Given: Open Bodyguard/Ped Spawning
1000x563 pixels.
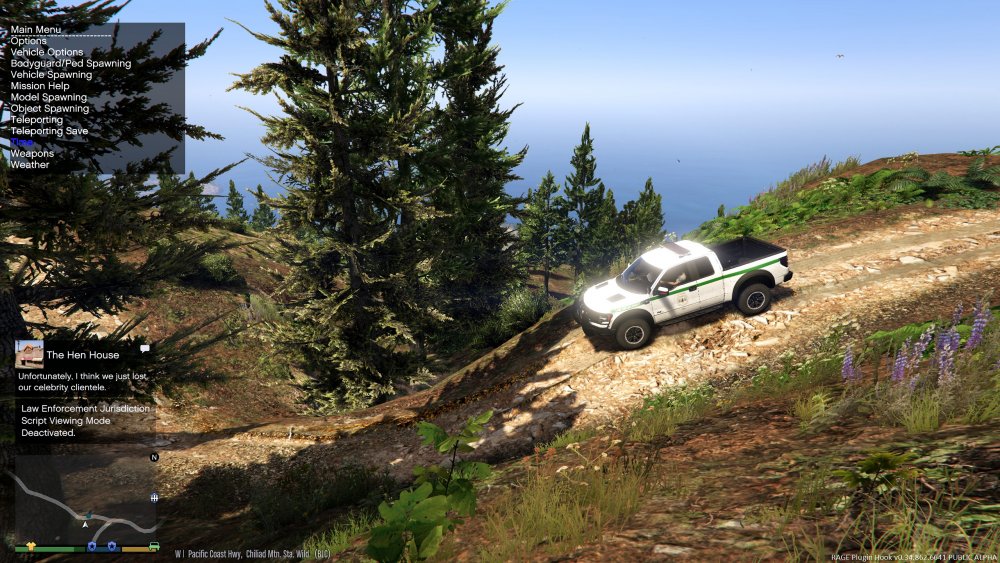Looking at the screenshot, I should point(71,63).
